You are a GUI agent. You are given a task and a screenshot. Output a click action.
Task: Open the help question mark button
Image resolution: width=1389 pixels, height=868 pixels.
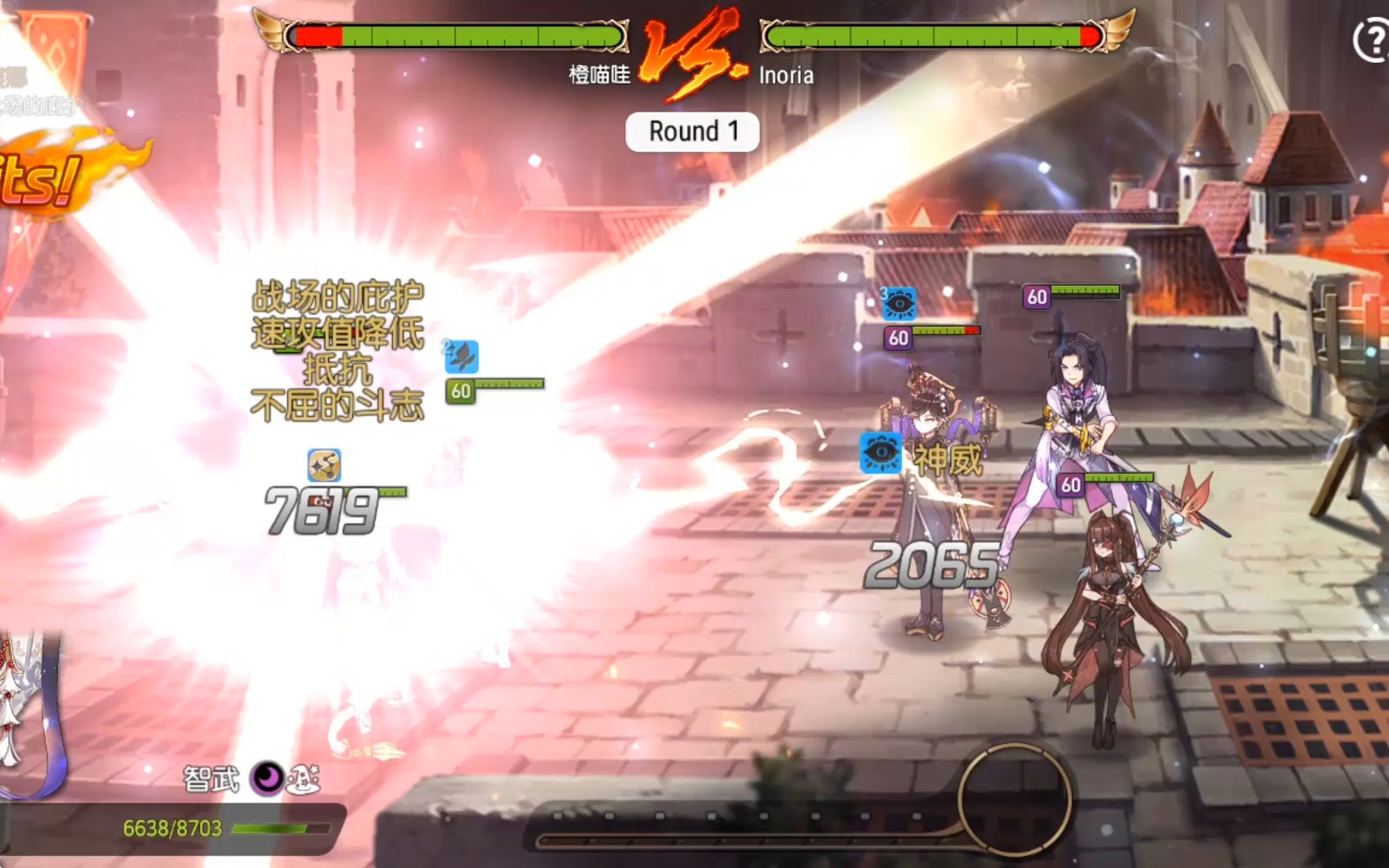pyautogui.click(x=1371, y=39)
